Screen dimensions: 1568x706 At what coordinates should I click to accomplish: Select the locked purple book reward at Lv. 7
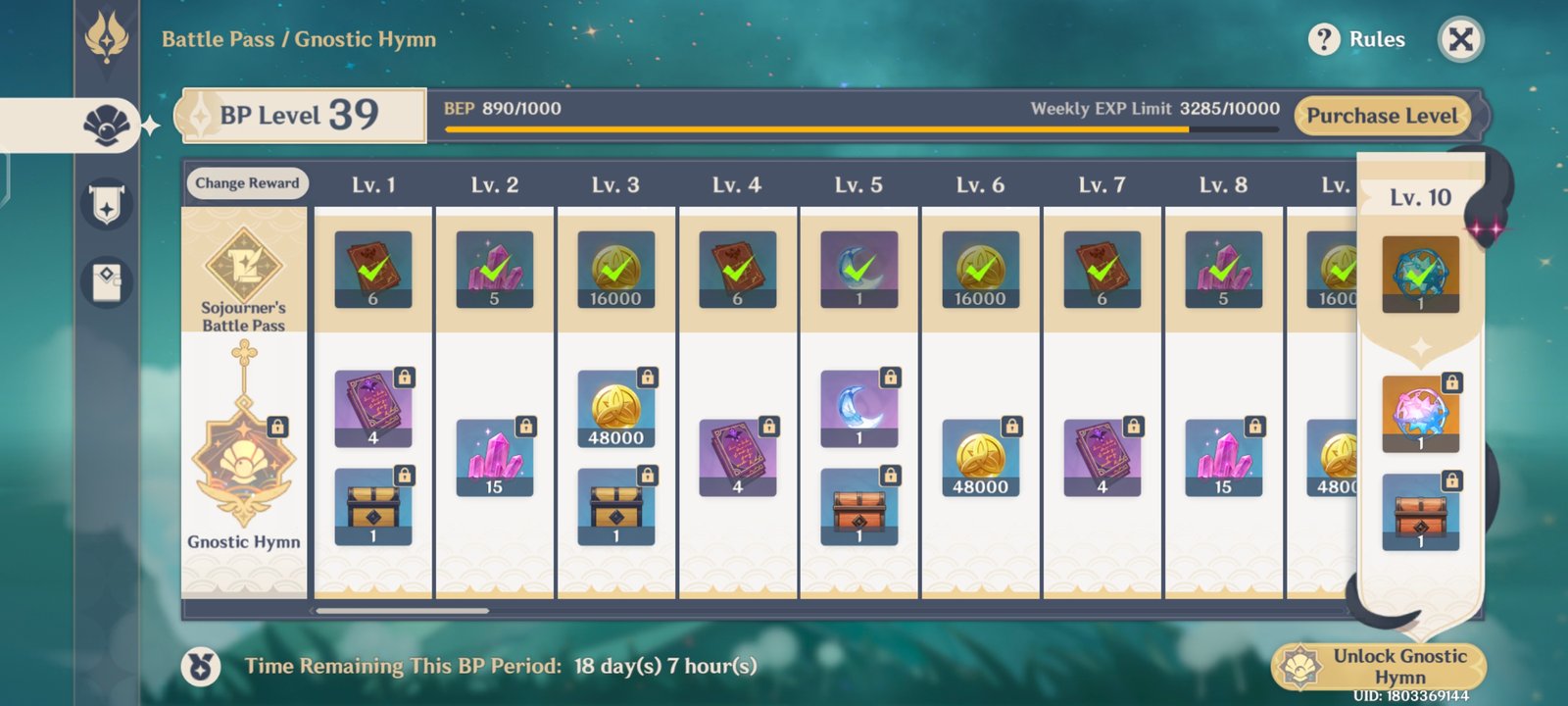1102,458
